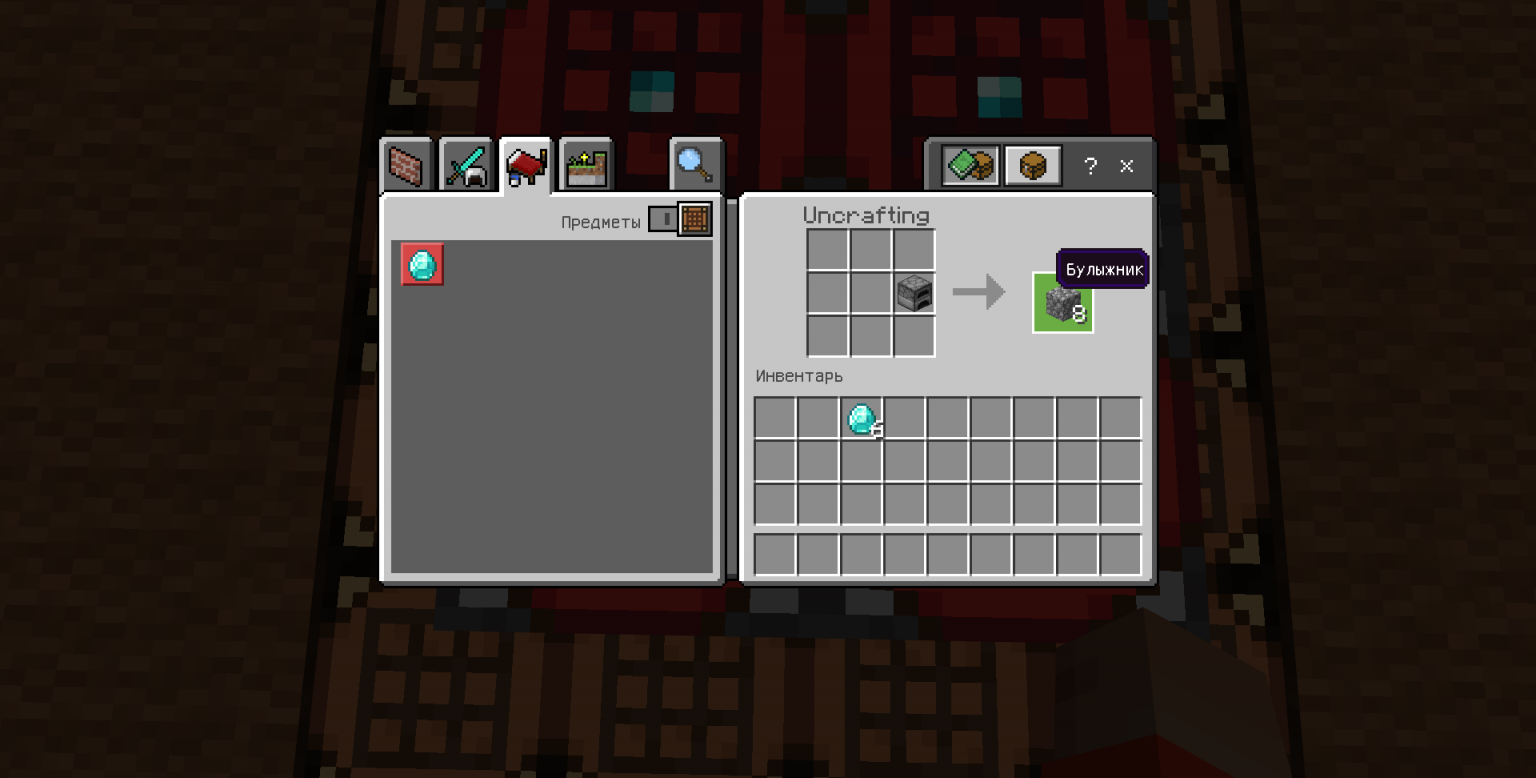1536x778 pixels.
Task: Select the red bed items tab
Action: click(x=526, y=165)
